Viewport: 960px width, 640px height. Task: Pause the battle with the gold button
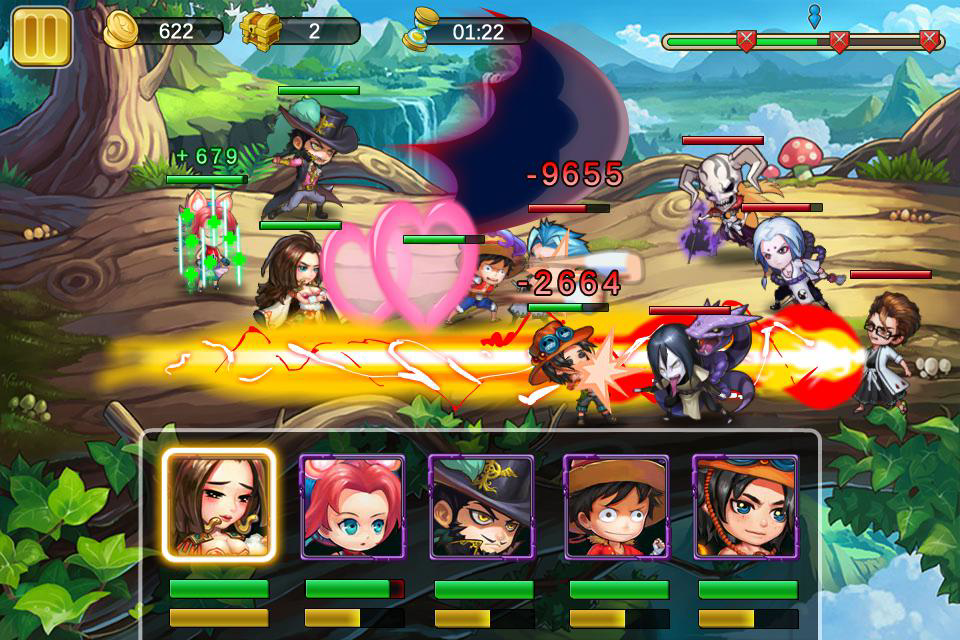[41, 36]
